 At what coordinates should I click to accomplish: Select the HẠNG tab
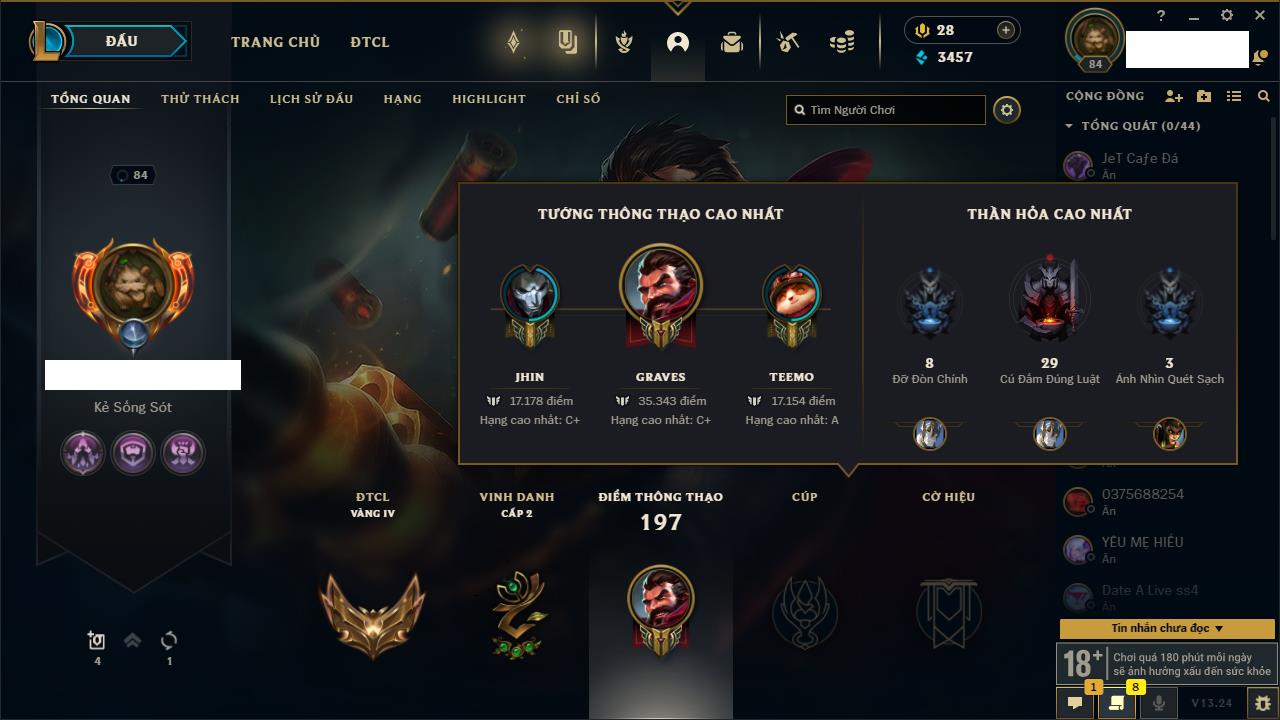click(x=402, y=99)
